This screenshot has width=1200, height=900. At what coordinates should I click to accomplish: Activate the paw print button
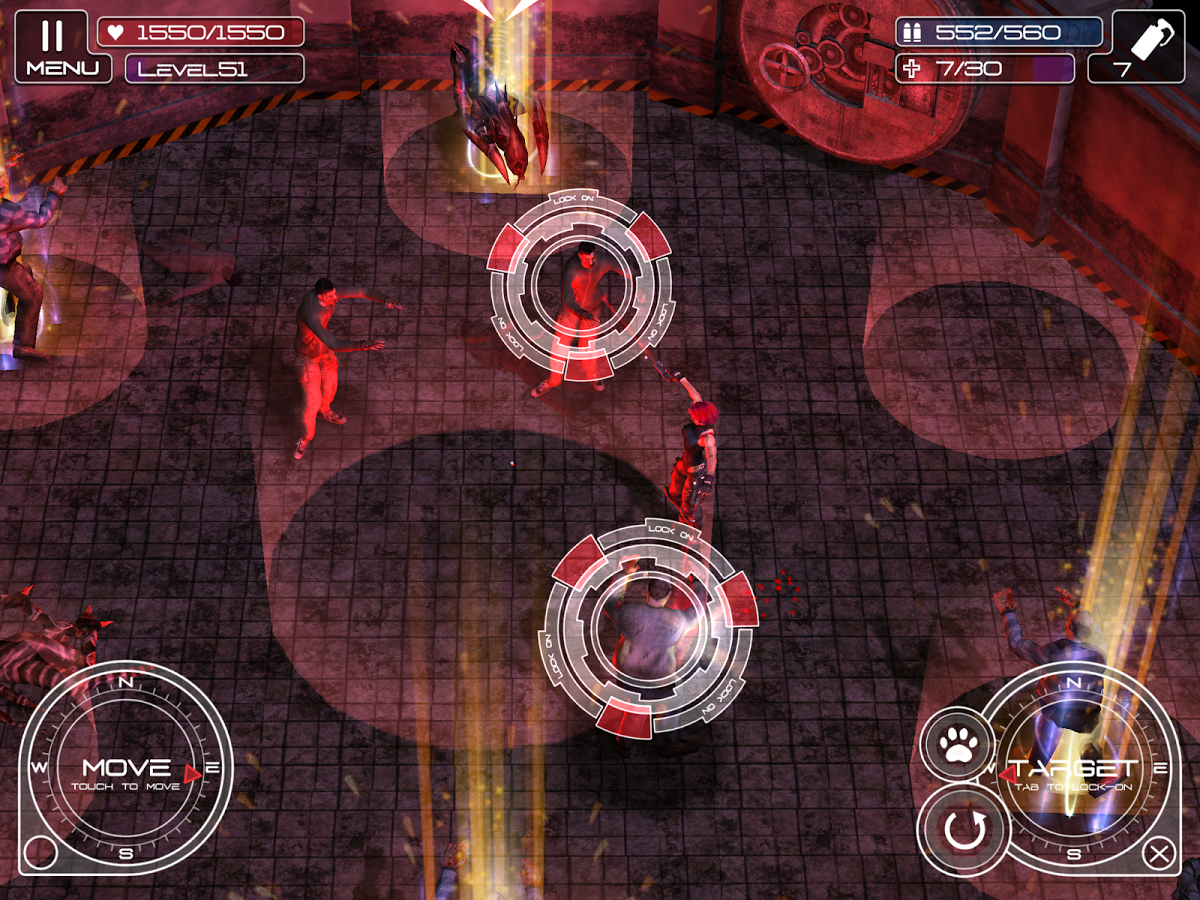[x=957, y=743]
